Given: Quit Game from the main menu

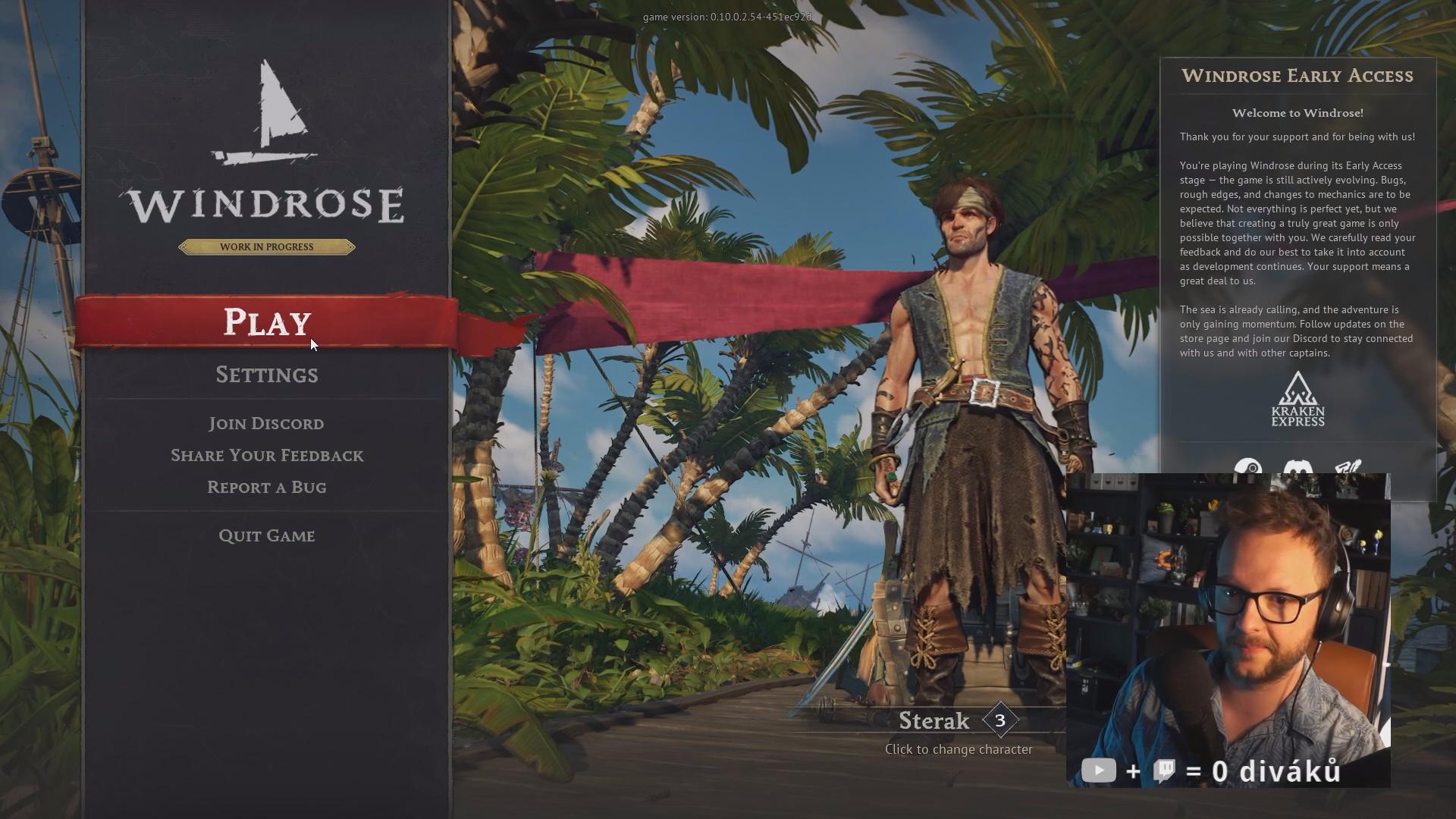Looking at the screenshot, I should tap(267, 536).
